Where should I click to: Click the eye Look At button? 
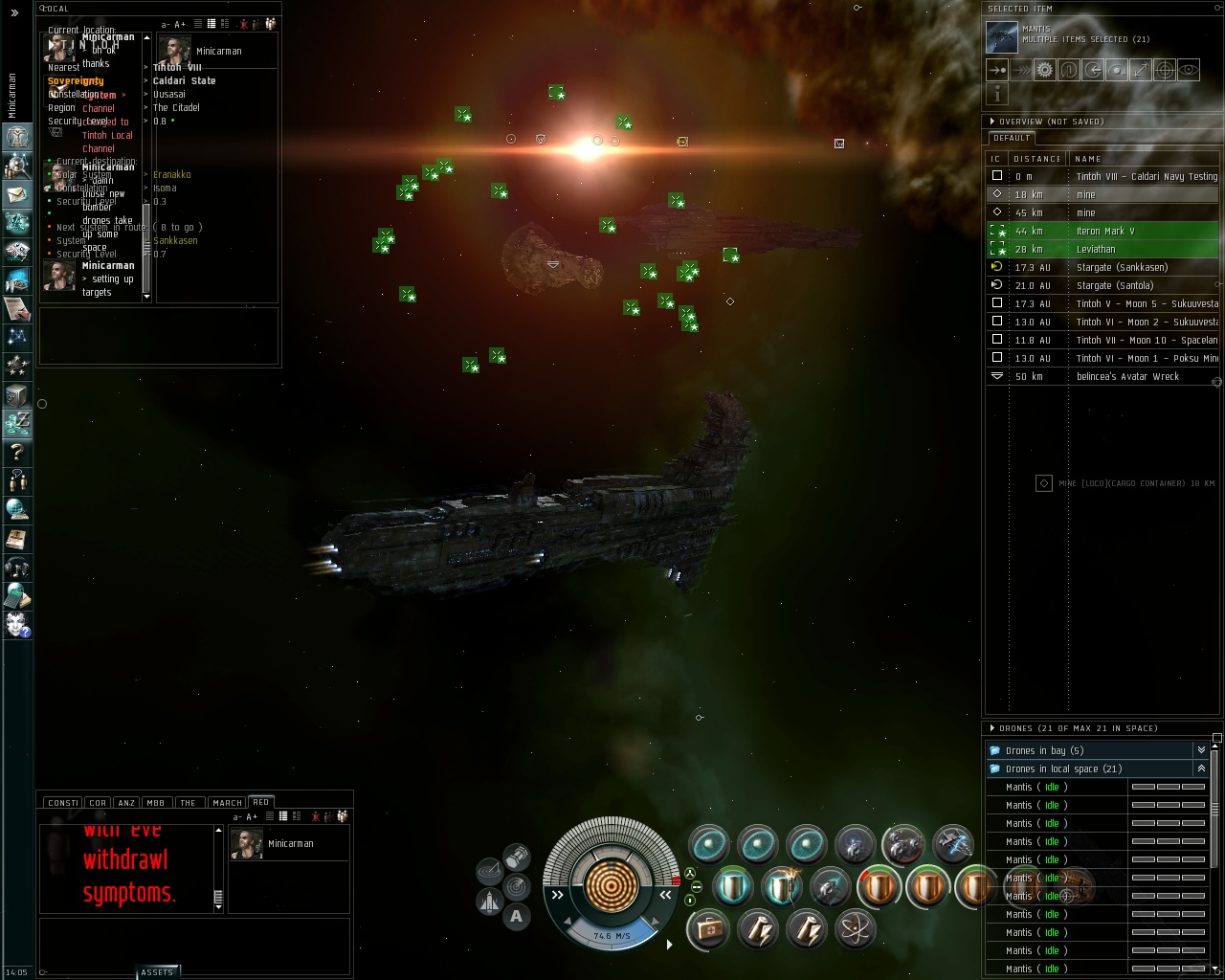(x=1188, y=70)
